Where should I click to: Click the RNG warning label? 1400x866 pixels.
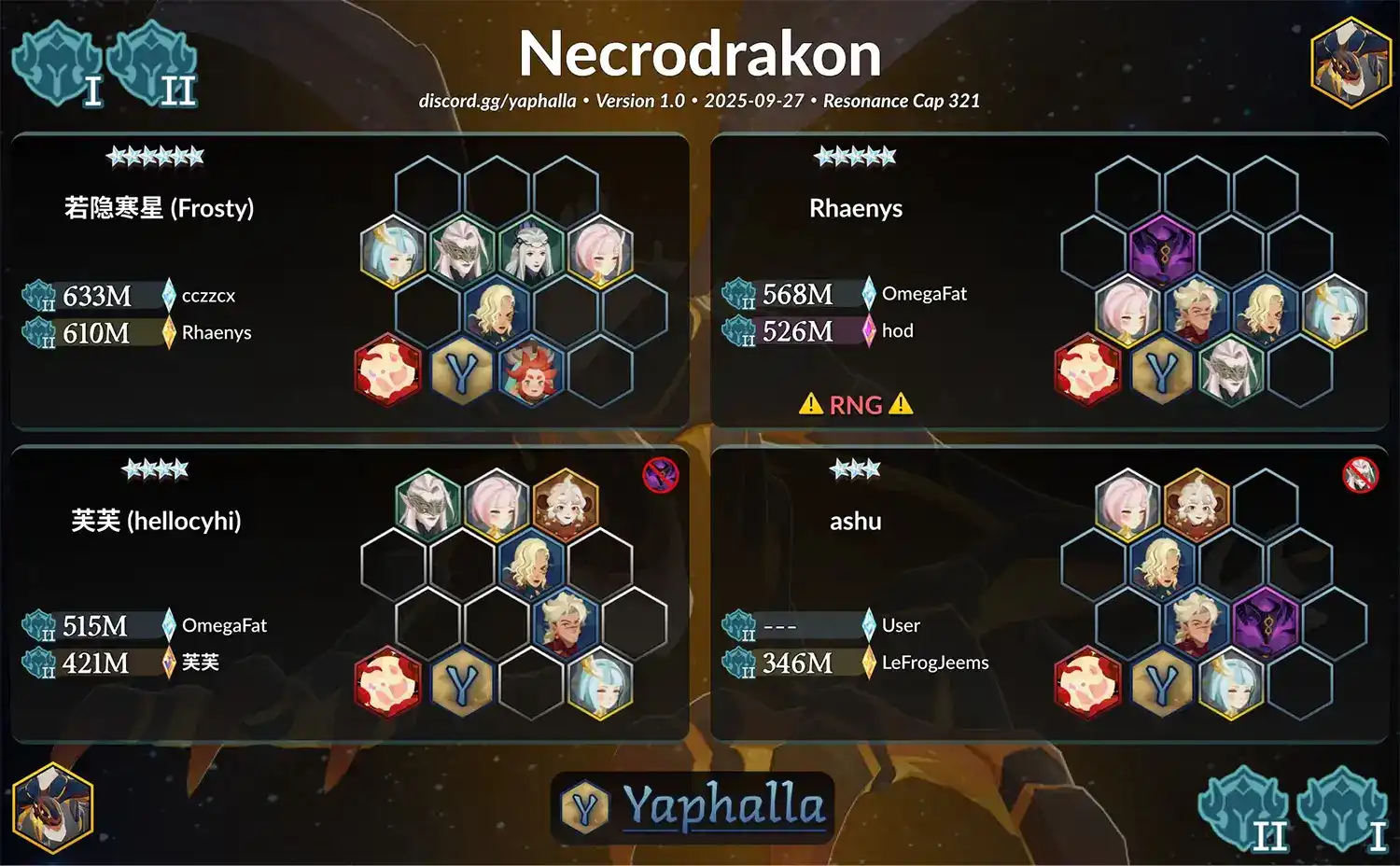856,404
